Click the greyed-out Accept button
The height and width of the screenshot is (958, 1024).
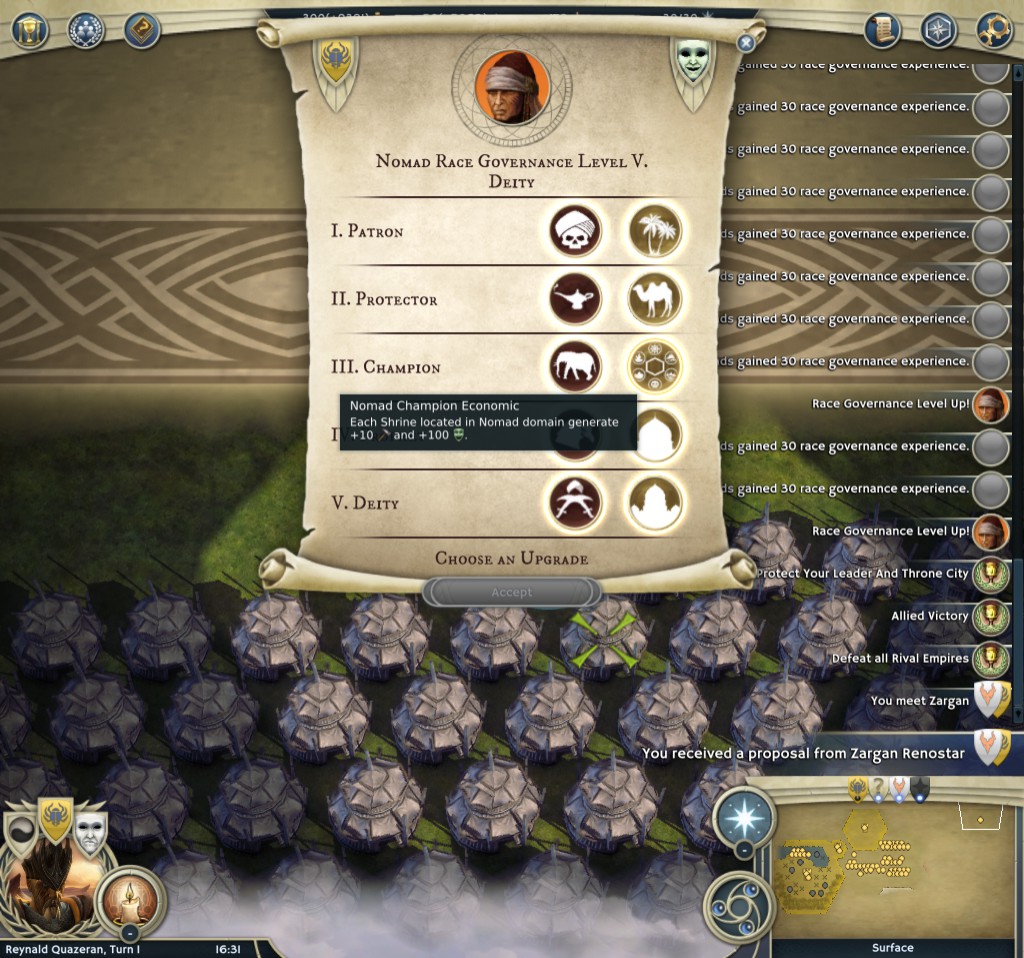click(511, 592)
